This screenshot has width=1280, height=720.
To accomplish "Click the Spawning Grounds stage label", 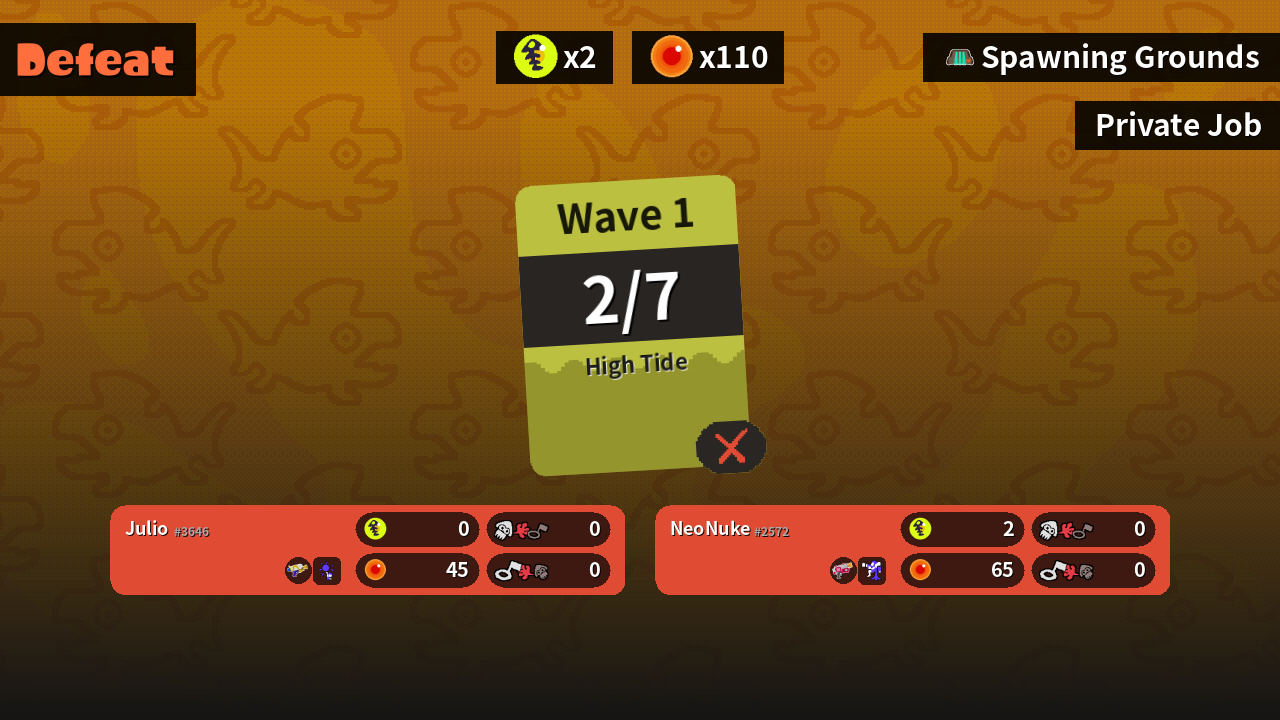I will pyautogui.click(x=1101, y=57).
